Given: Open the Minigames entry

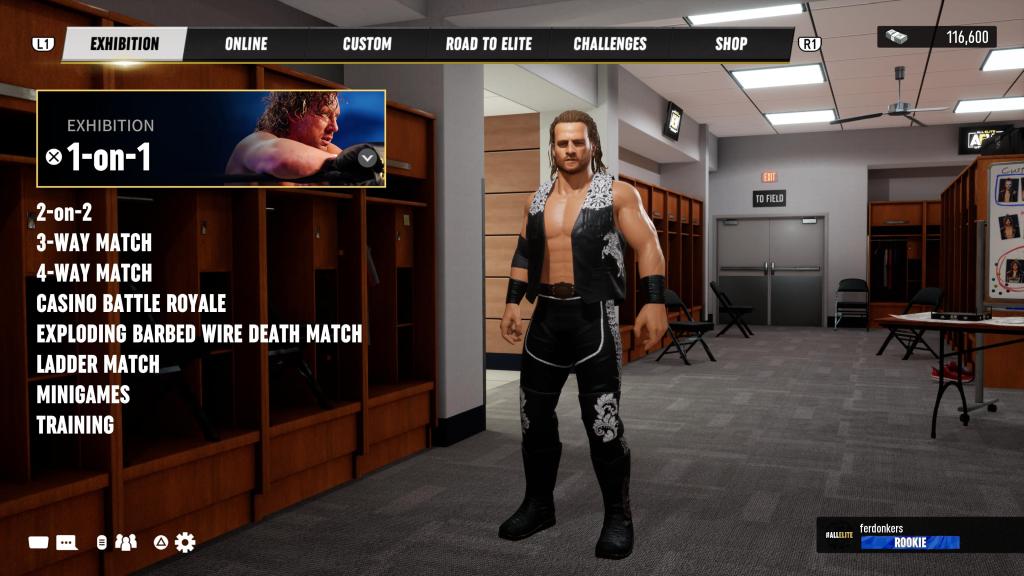Looking at the screenshot, I should [x=83, y=395].
